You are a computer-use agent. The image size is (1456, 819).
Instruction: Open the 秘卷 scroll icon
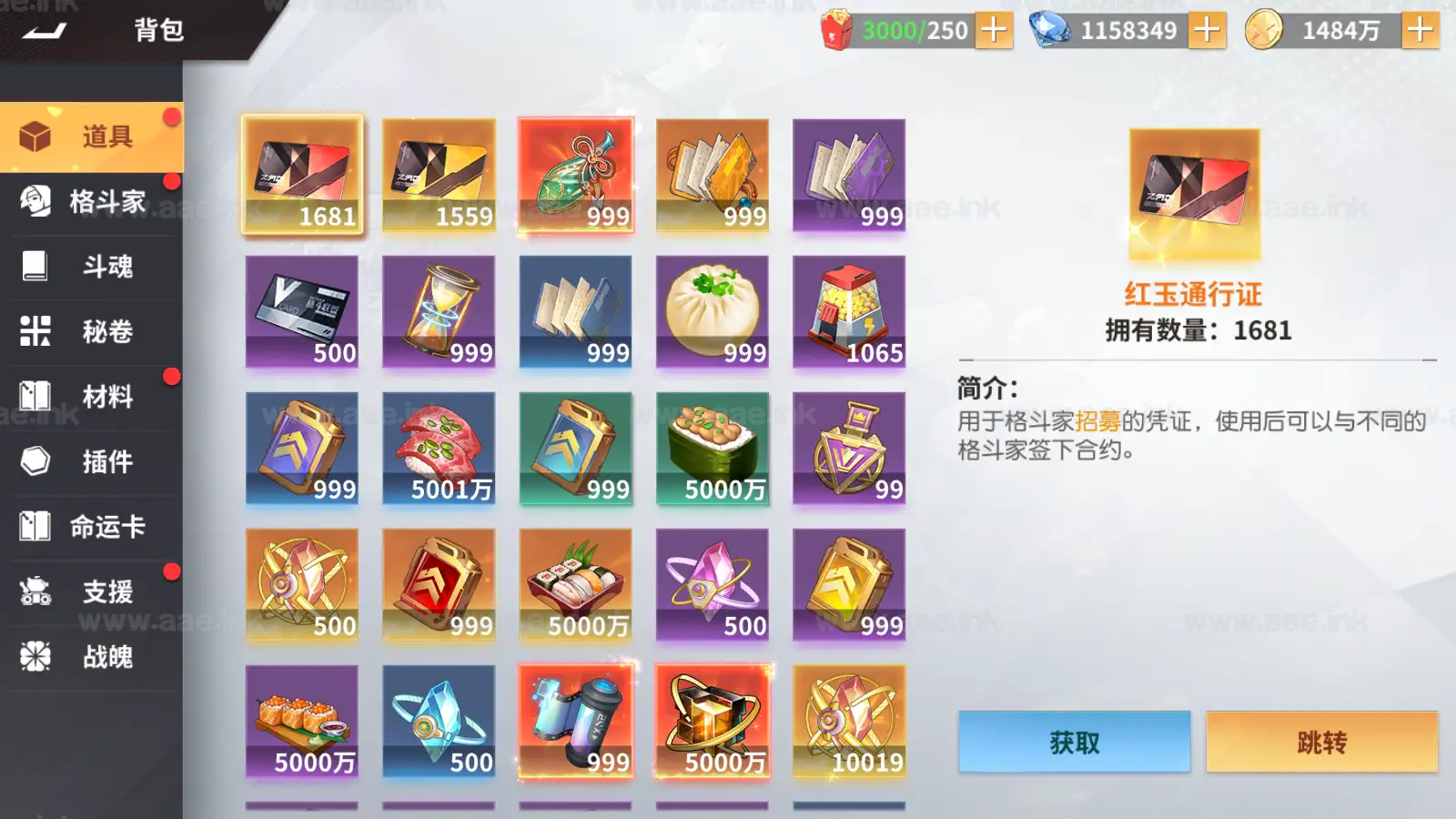35,332
